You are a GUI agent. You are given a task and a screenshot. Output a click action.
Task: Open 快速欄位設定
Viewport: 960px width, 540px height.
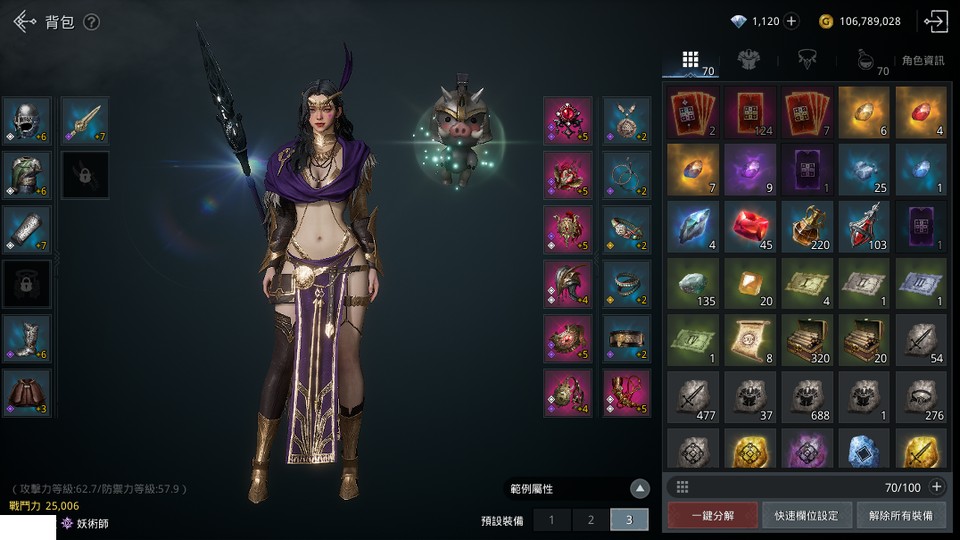(x=806, y=515)
